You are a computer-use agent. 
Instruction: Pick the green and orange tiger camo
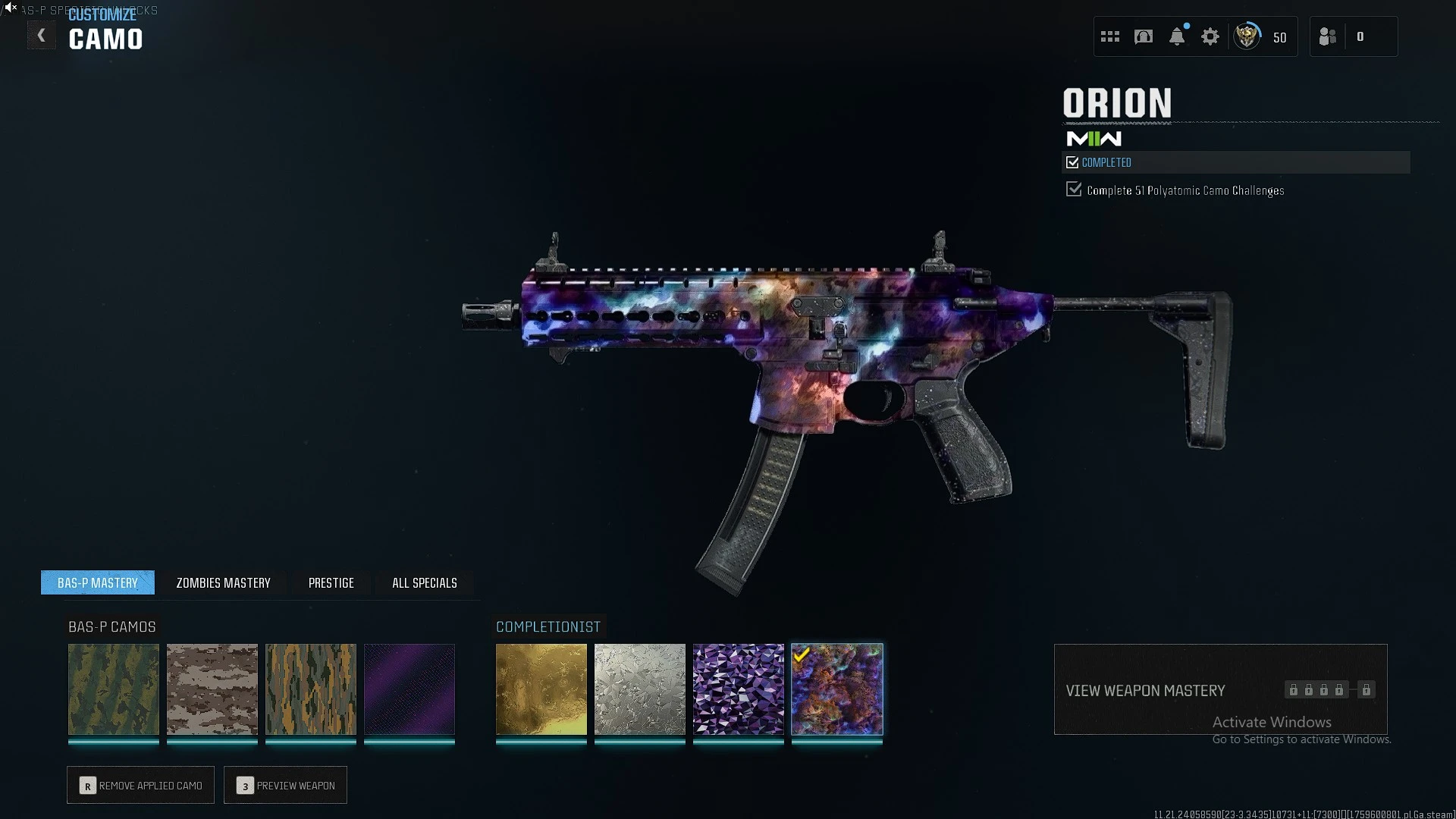(311, 689)
